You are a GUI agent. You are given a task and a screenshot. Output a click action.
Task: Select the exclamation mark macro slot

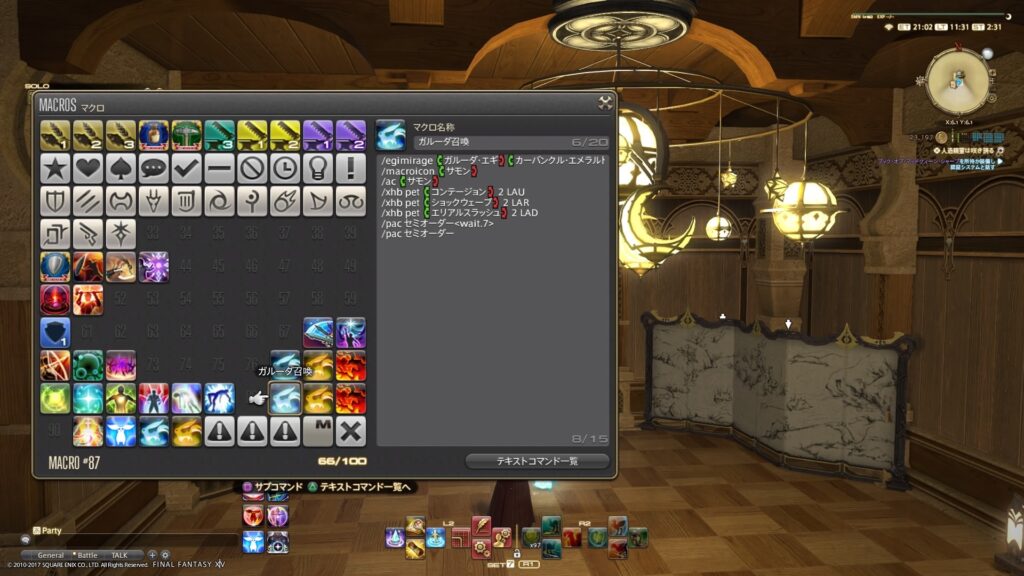pyautogui.click(x=351, y=167)
